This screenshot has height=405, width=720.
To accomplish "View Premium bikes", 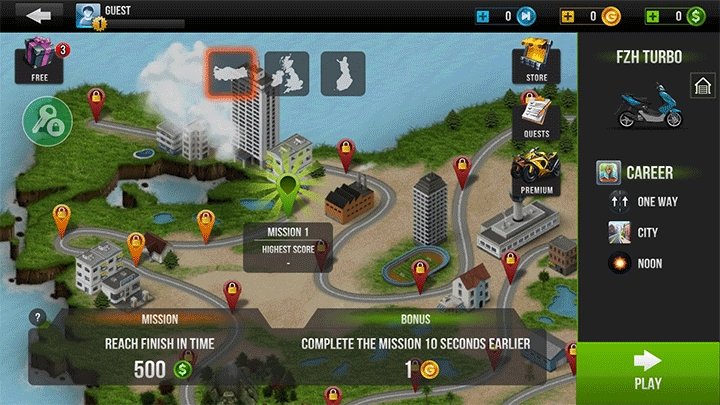I will [536, 171].
